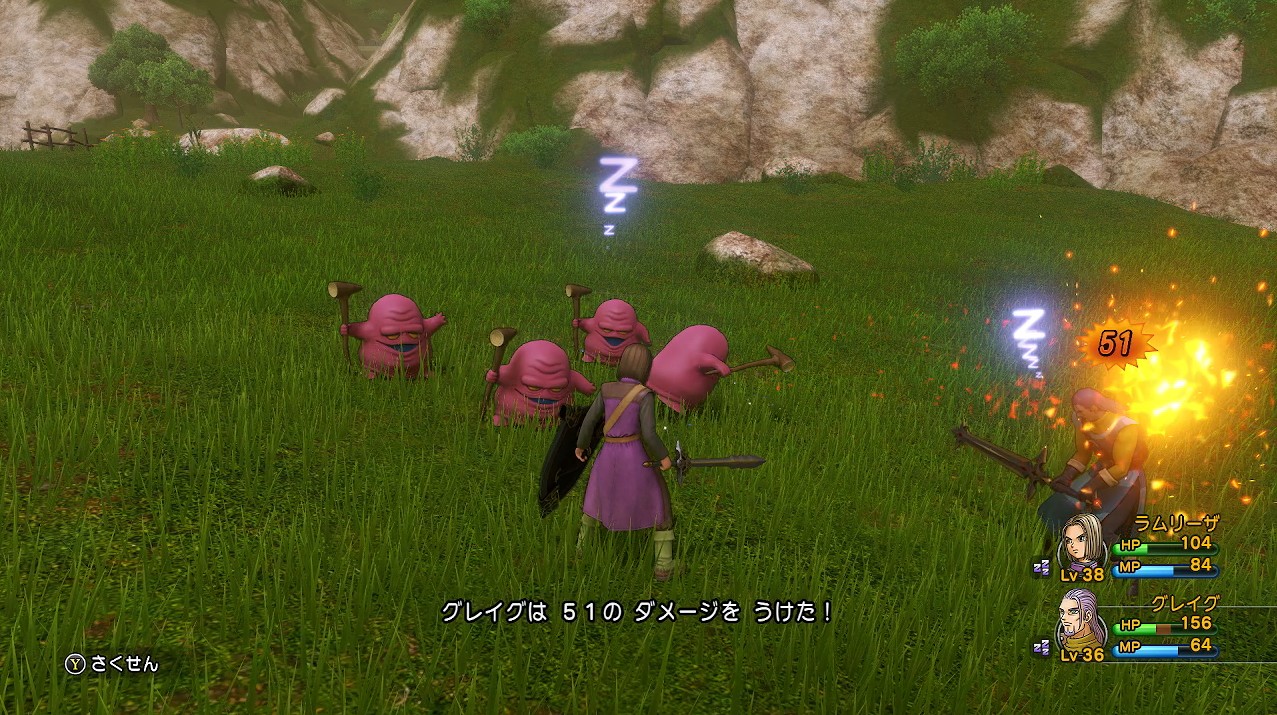Open the さくせん tactics option
This screenshot has width=1277, height=715.
[x=112, y=663]
